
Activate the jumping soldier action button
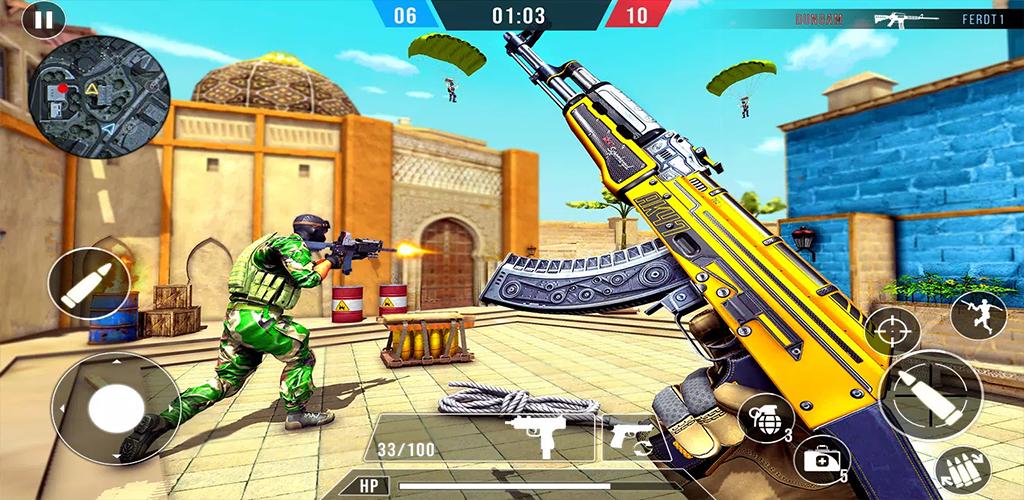click(x=977, y=314)
